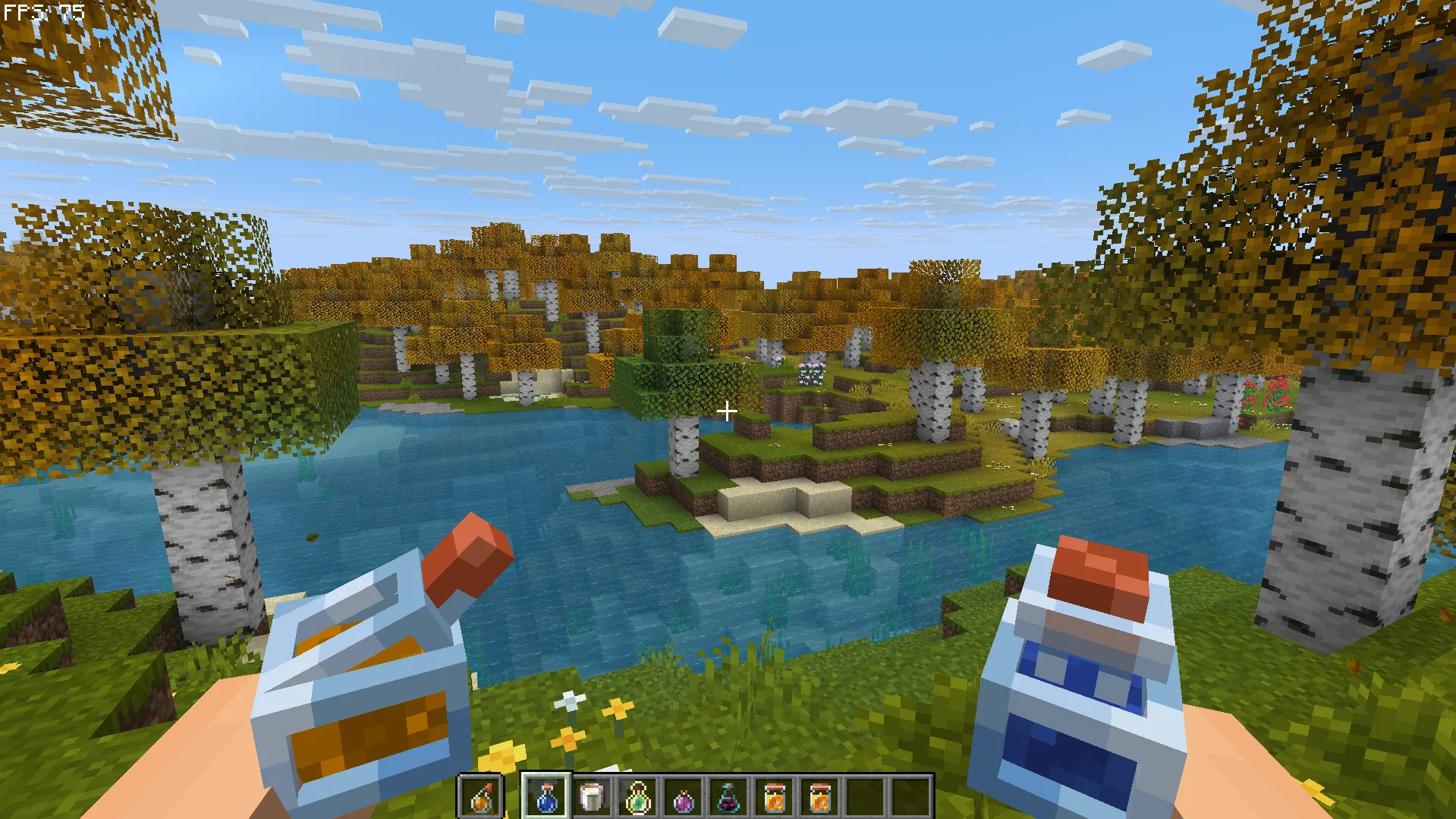The image size is (1456, 819).
Task: Select the off-hand orange potion slot
Action: click(481, 797)
